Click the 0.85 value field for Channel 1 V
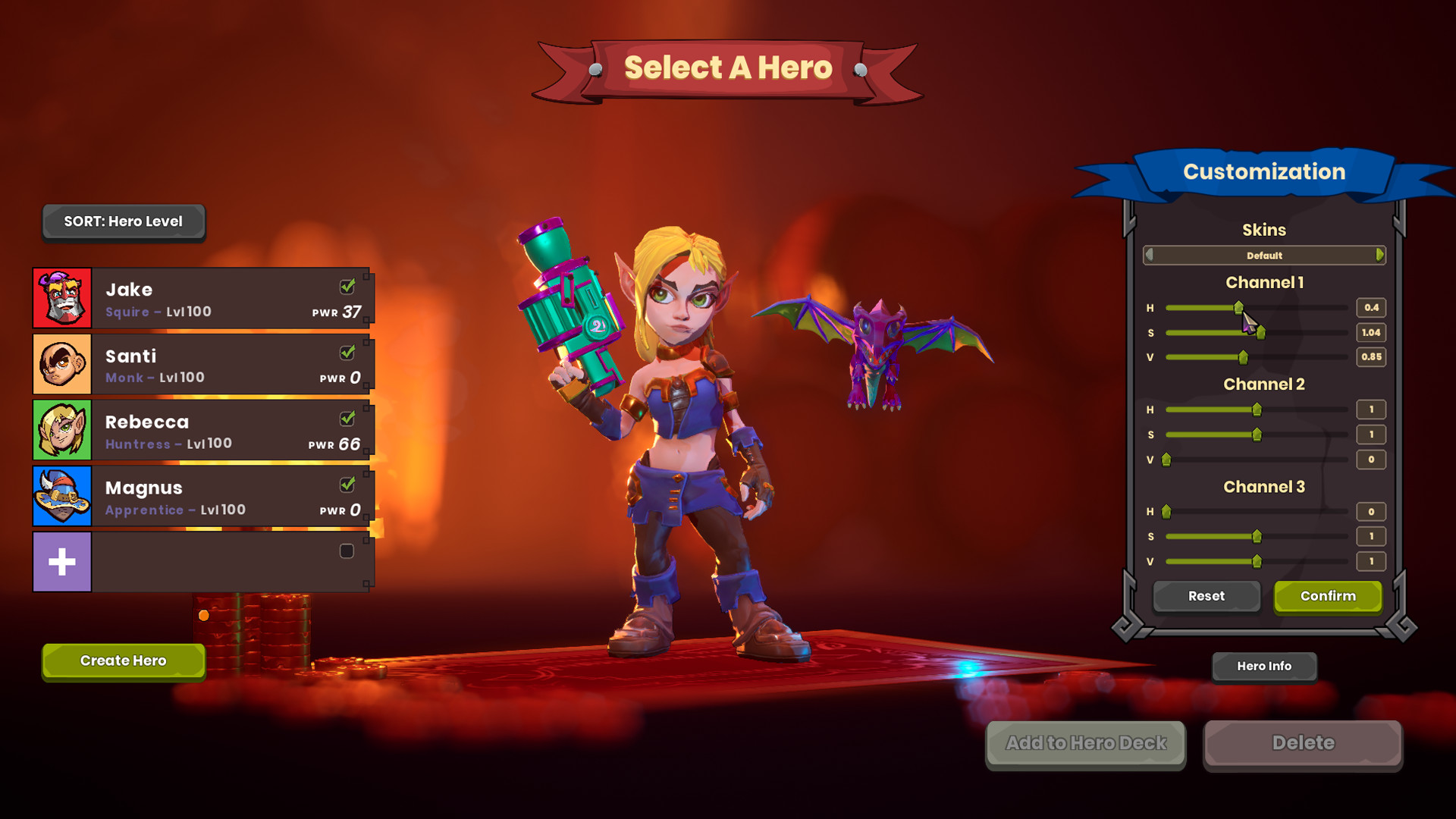 1370,357
